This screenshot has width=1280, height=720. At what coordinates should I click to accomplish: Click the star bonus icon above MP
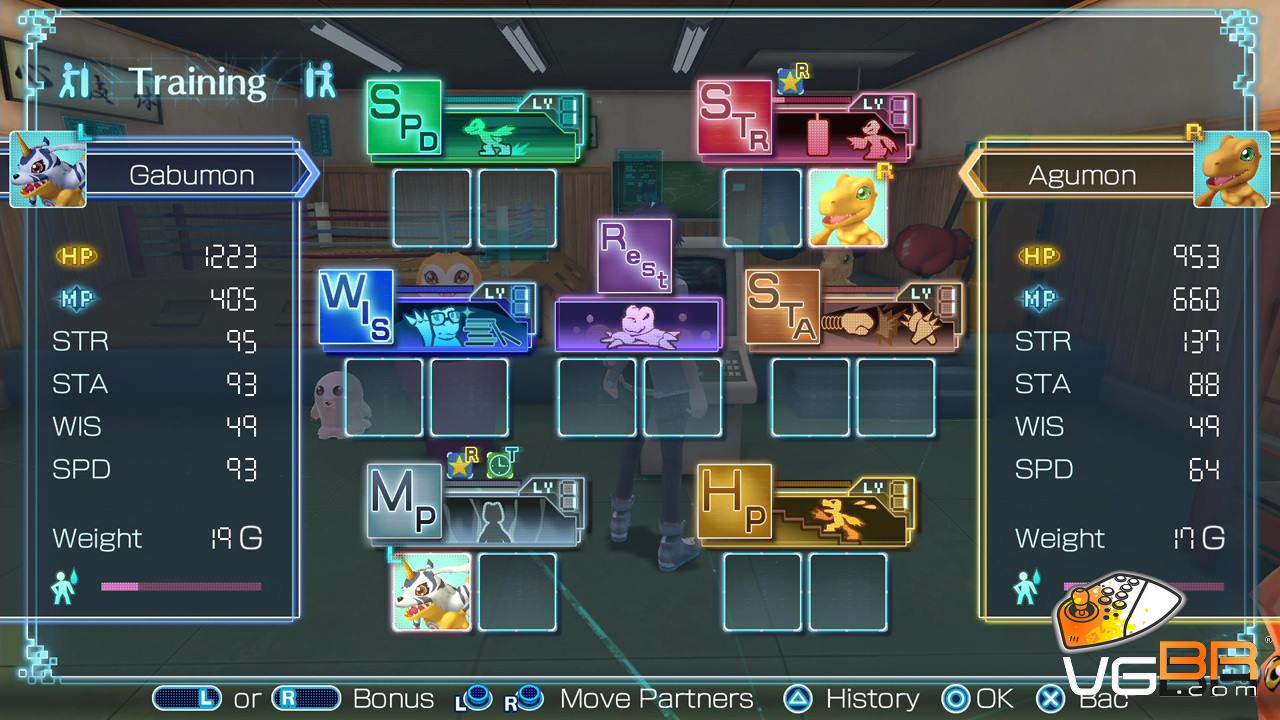[461, 463]
